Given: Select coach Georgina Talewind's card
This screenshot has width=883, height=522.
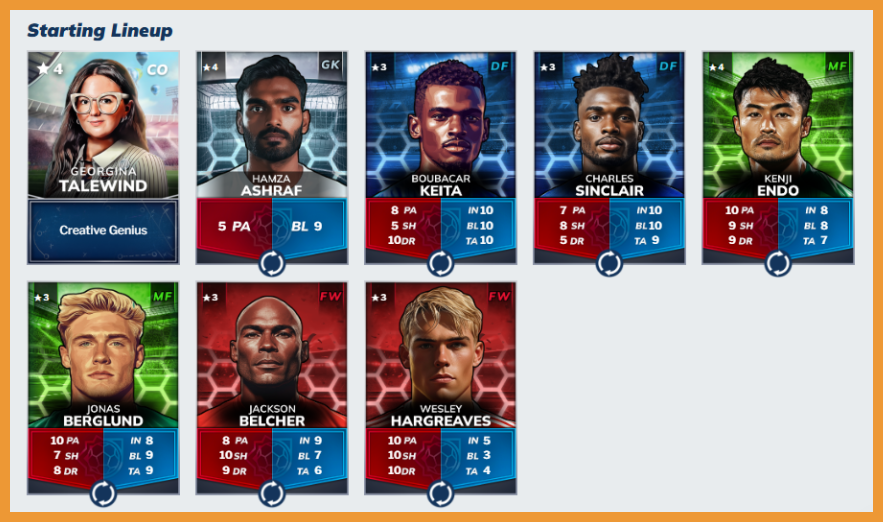Looking at the screenshot, I should click(103, 125).
